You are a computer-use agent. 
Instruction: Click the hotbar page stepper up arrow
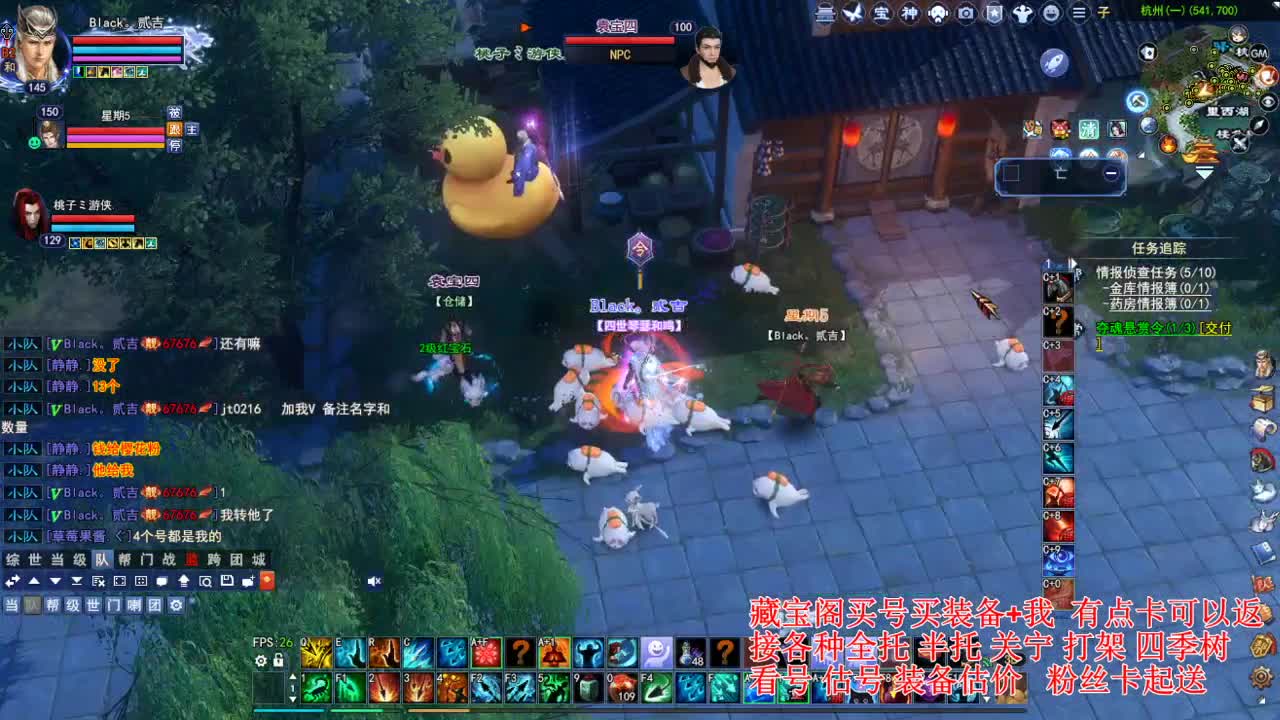[292, 677]
